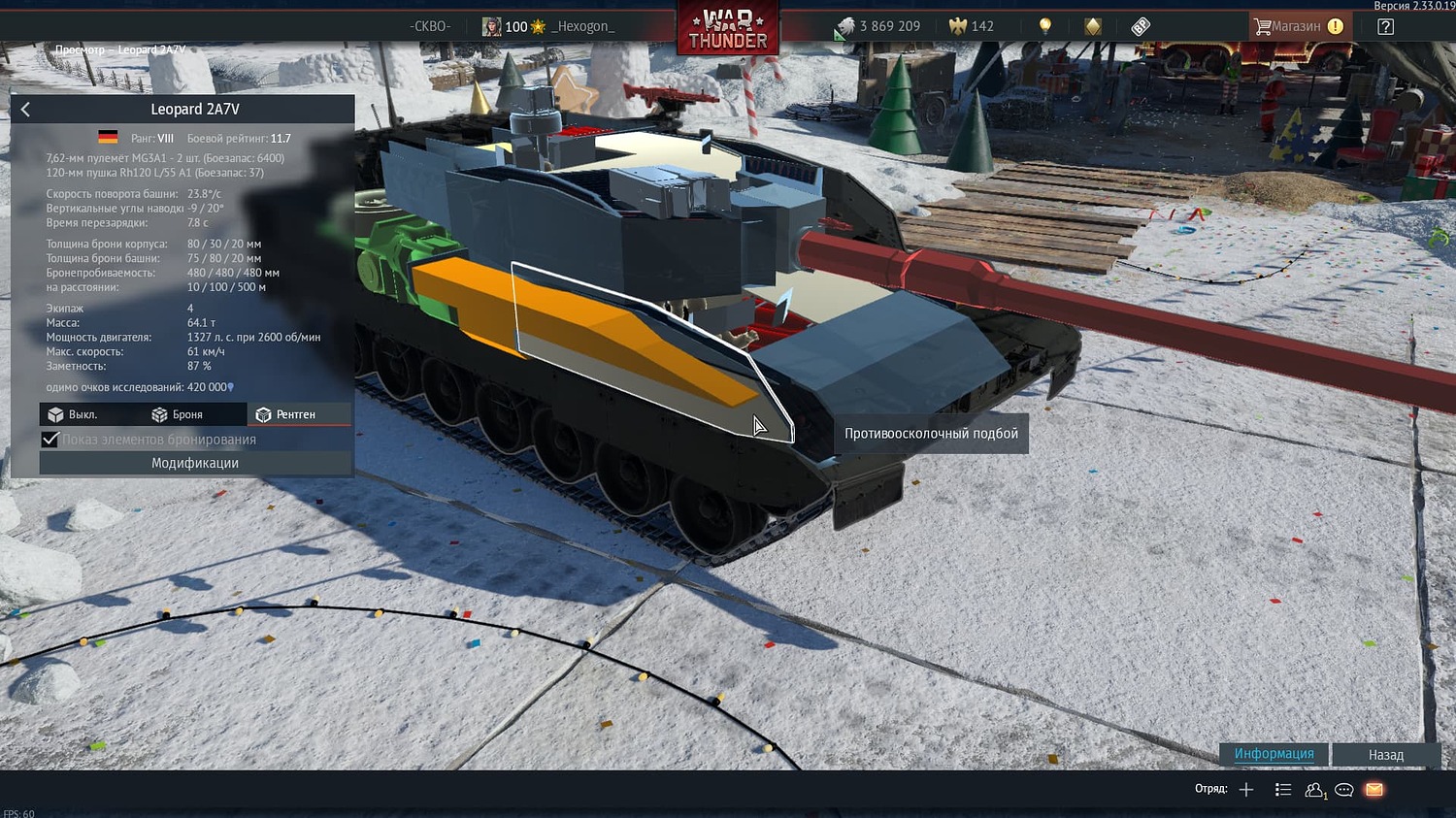Click the golden eagles 142 currency counter
Viewport: 1456px width, 818px height.
point(972,26)
